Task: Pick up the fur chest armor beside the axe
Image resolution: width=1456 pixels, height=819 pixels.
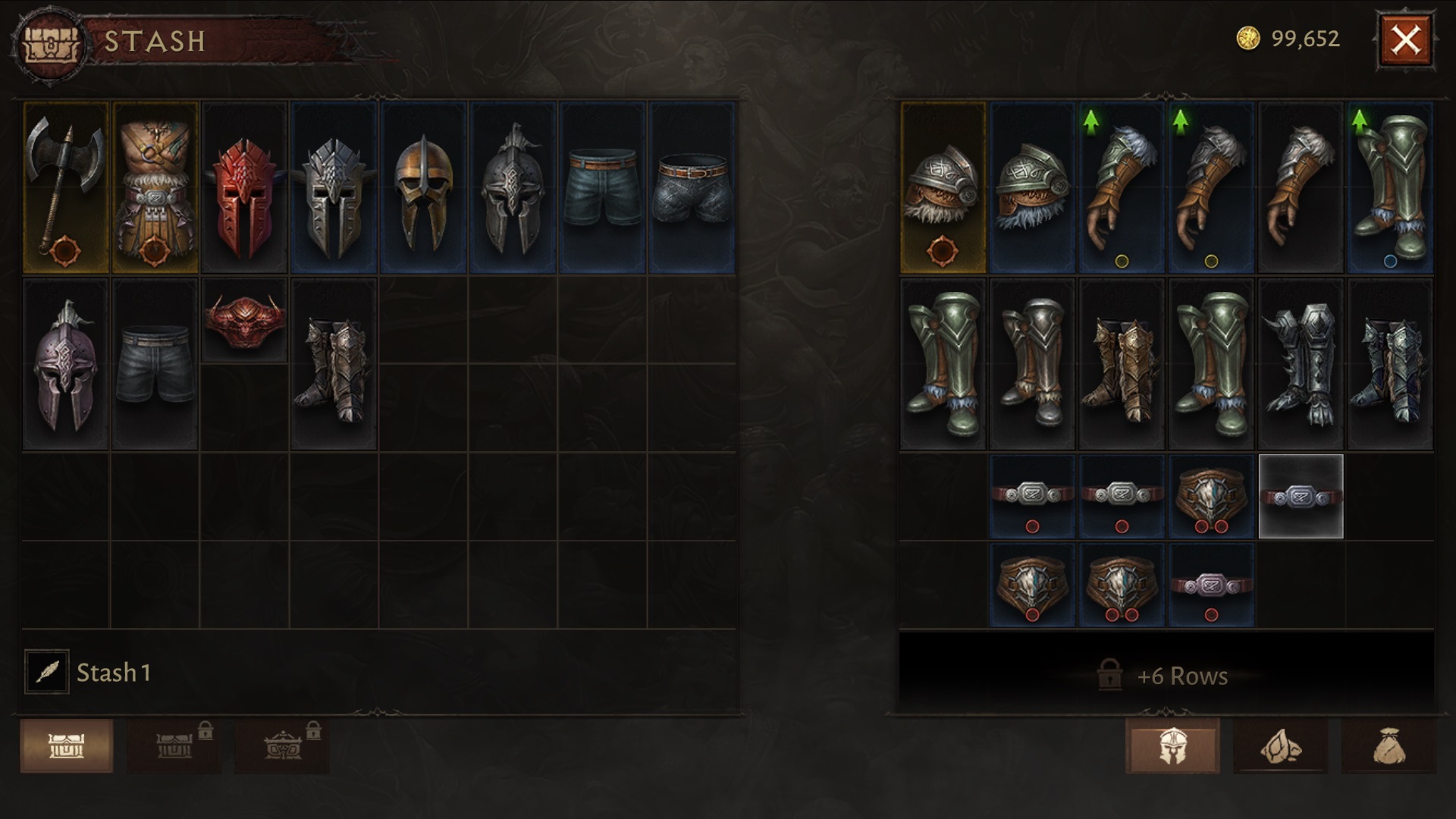Action: pos(155,187)
